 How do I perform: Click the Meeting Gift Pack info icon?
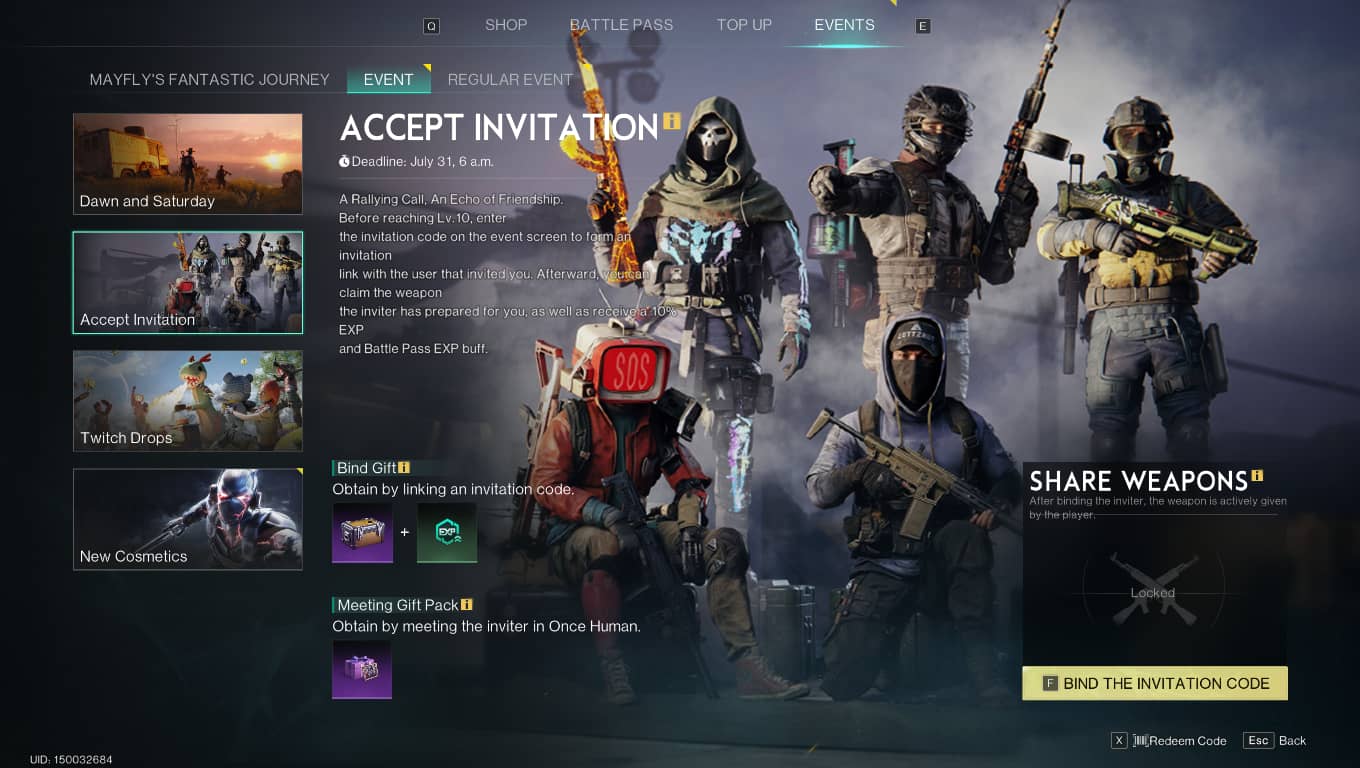(466, 604)
